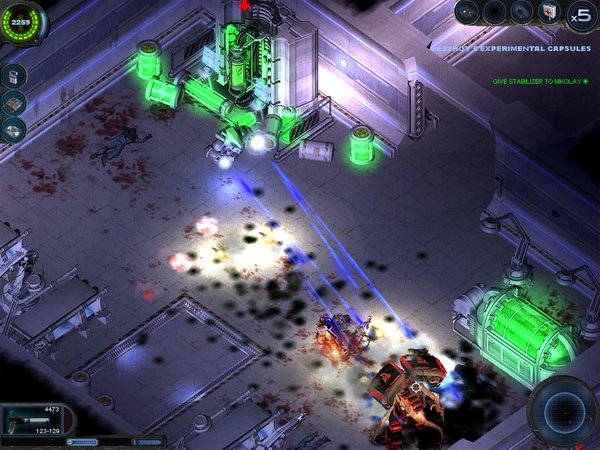Use the medkit item slot
The image size is (600, 450).
[550, 13]
